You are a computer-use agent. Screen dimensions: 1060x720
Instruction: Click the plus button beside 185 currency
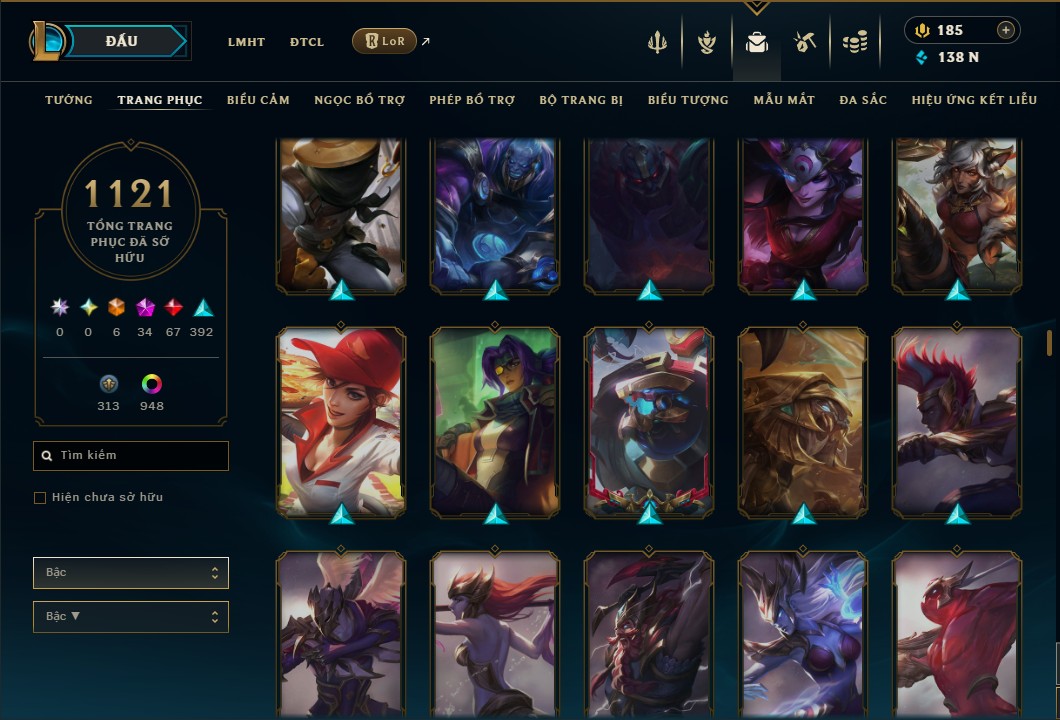1005,30
